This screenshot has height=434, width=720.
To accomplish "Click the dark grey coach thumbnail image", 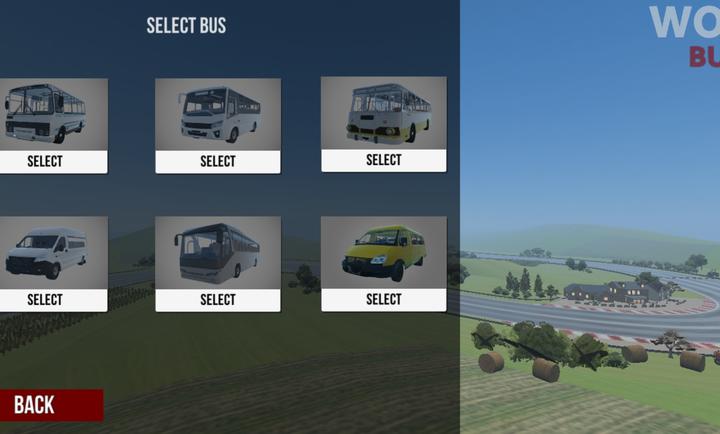I will tap(217, 251).
